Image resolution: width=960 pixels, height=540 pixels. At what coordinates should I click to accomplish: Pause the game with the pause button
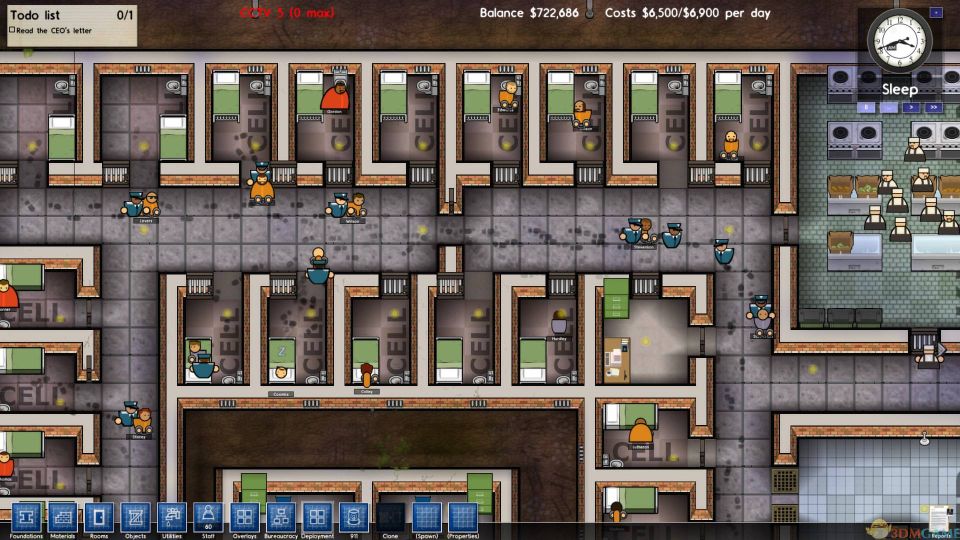865,106
